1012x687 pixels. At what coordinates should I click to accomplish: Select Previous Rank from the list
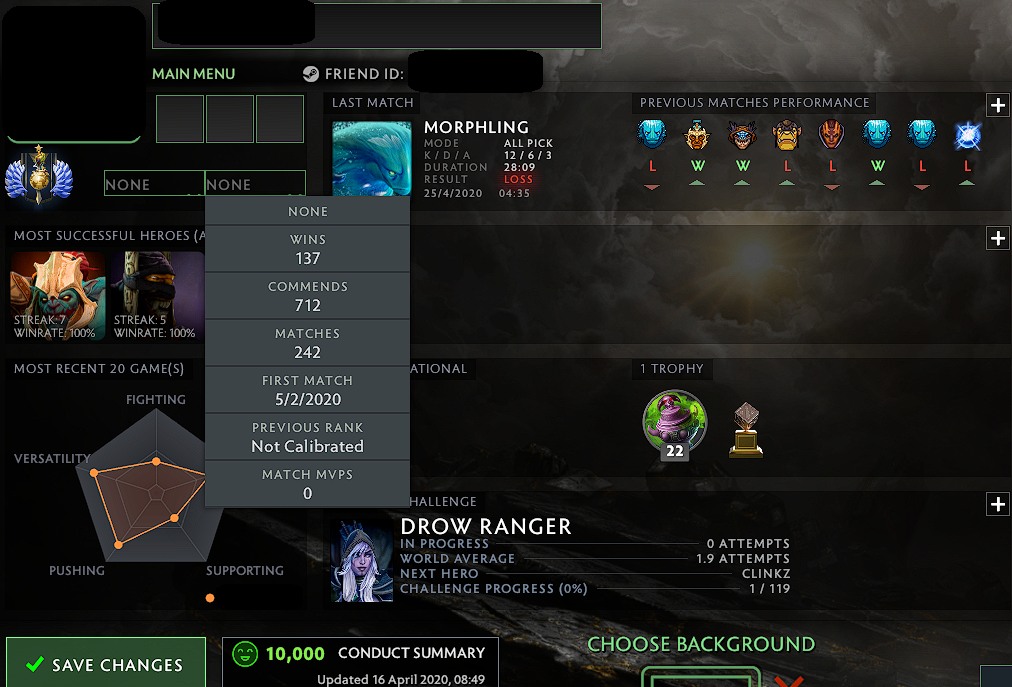point(307,437)
